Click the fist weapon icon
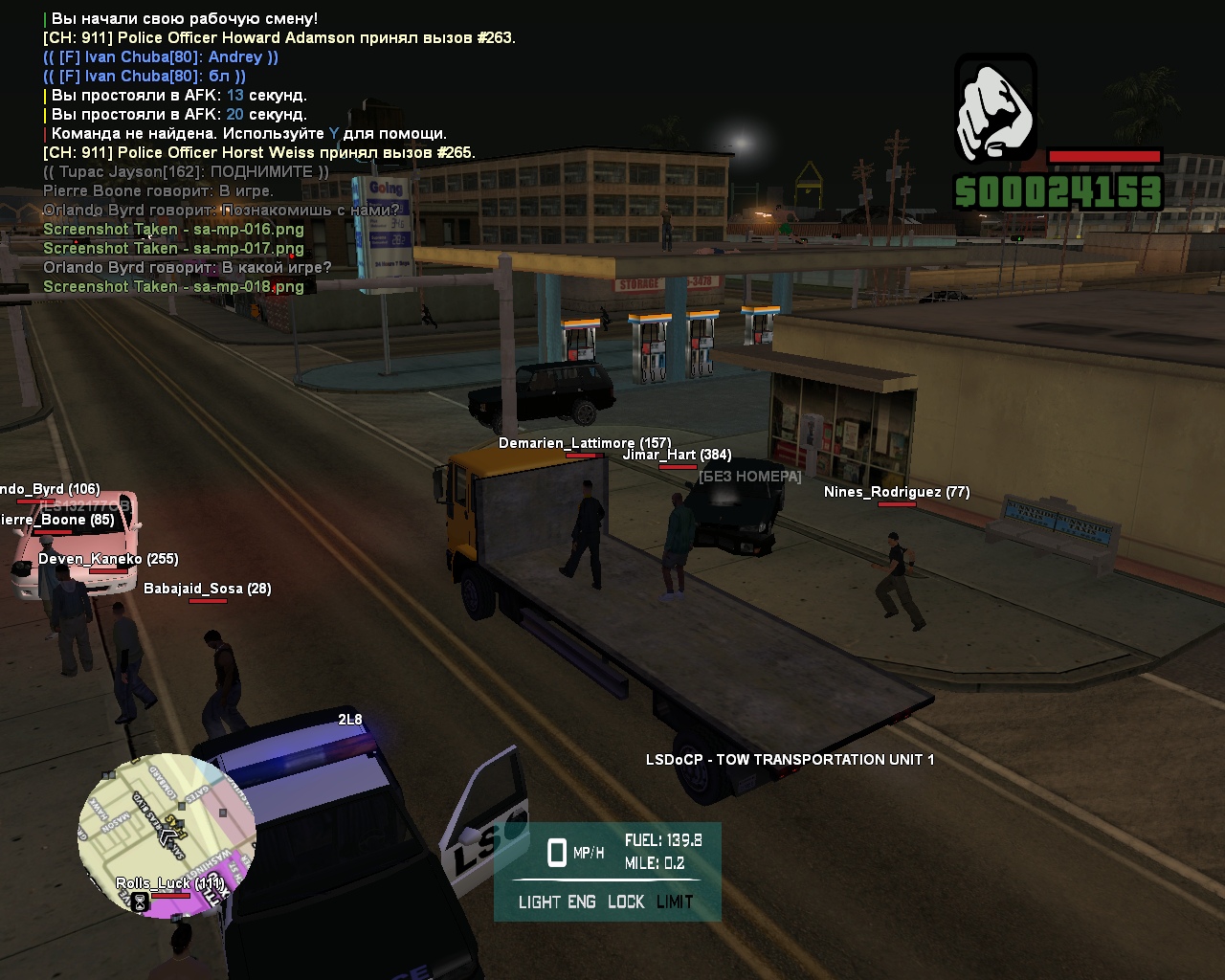 point(995,106)
